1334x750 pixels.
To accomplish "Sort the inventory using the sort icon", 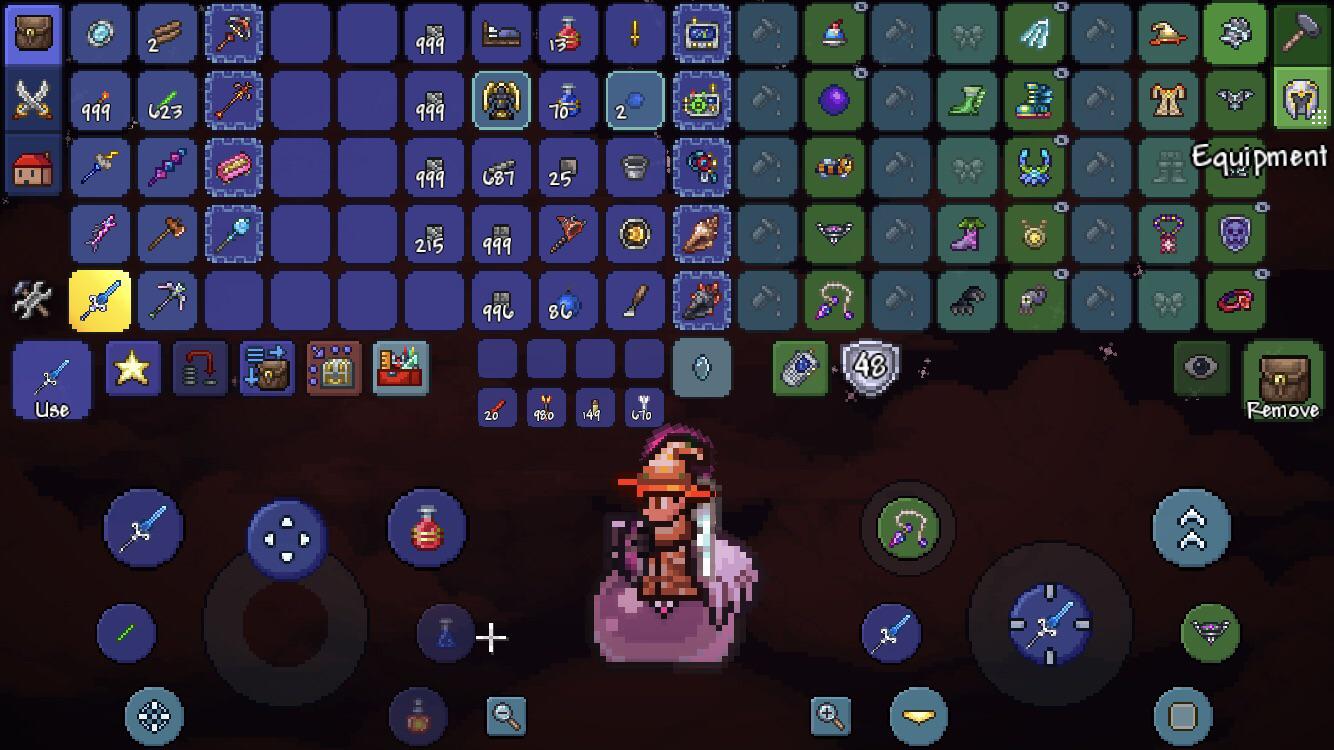I will [x=200, y=368].
